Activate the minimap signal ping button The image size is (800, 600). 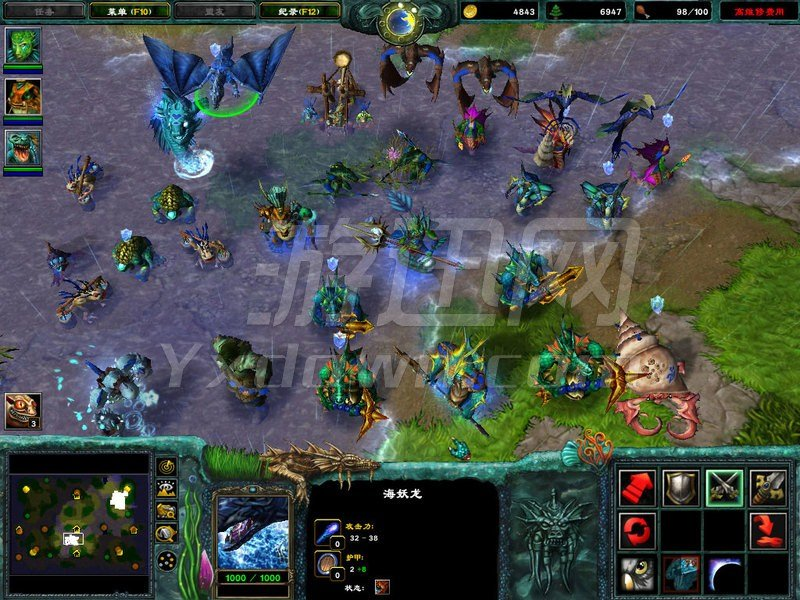click(x=166, y=467)
